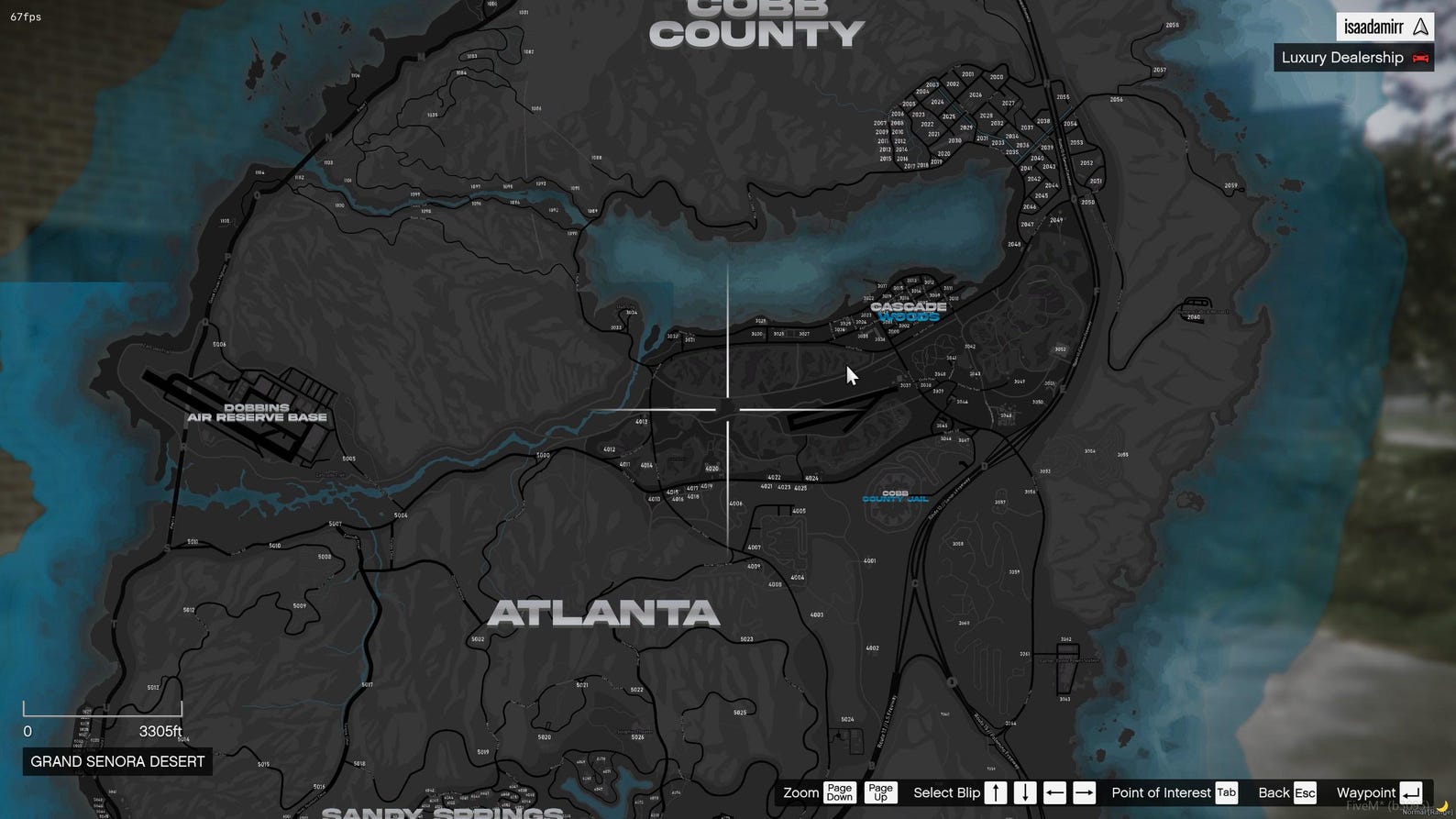The image size is (1456, 819).
Task: Click the Waypoint label text
Action: [x=1367, y=792]
